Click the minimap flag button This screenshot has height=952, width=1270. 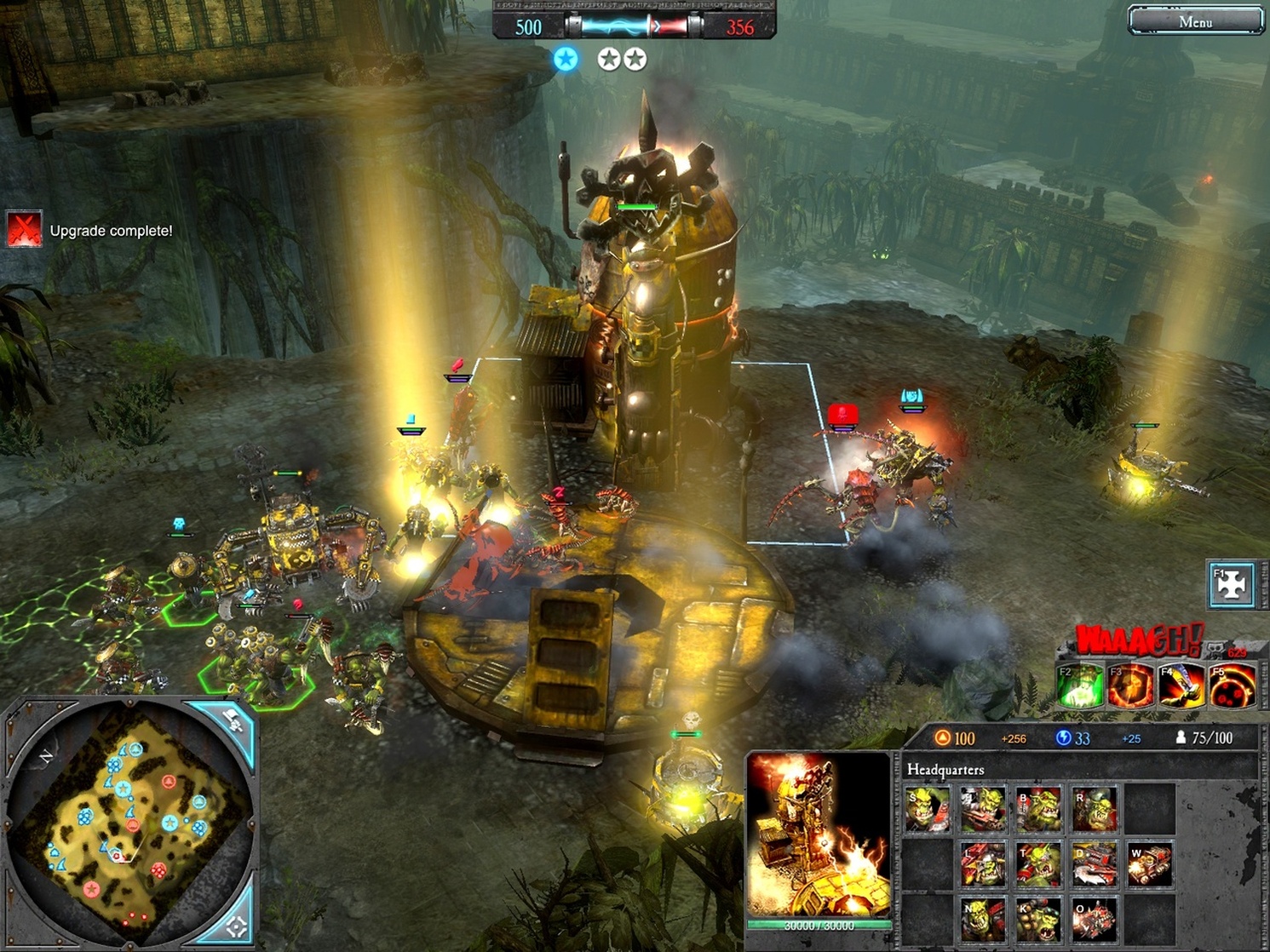click(x=231, y=723)
